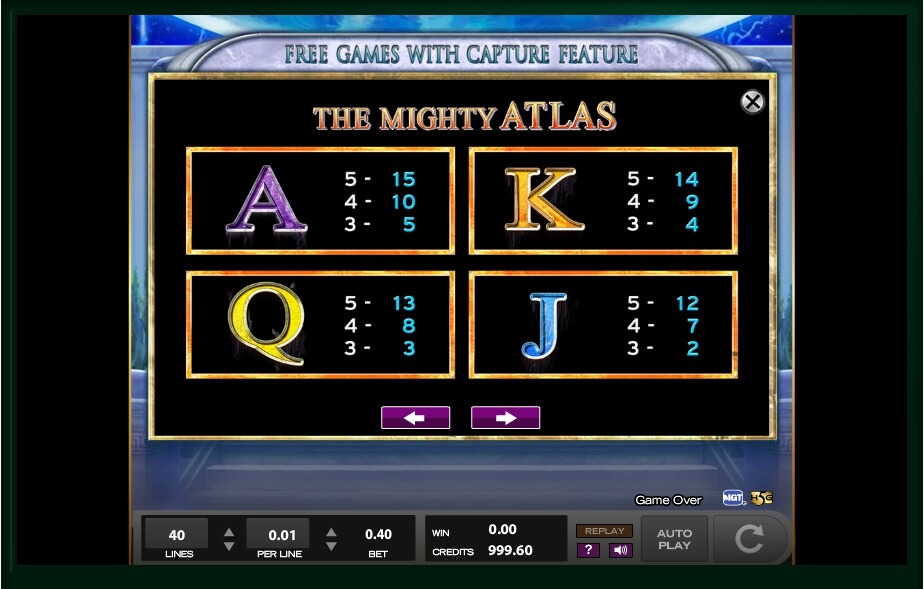Start Auto Play

click(x=674, y=540)
